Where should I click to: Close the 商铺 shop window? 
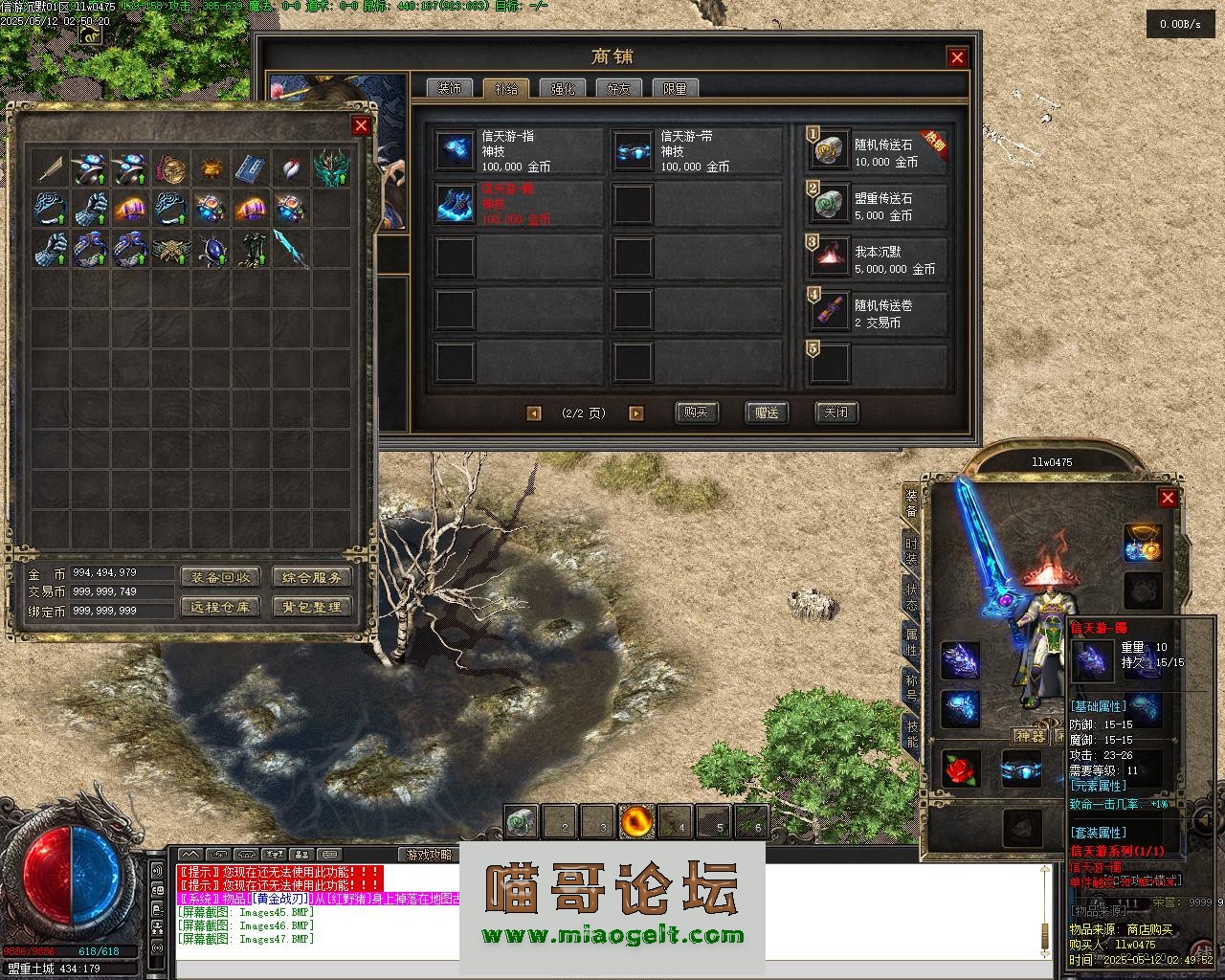(957, 57)
